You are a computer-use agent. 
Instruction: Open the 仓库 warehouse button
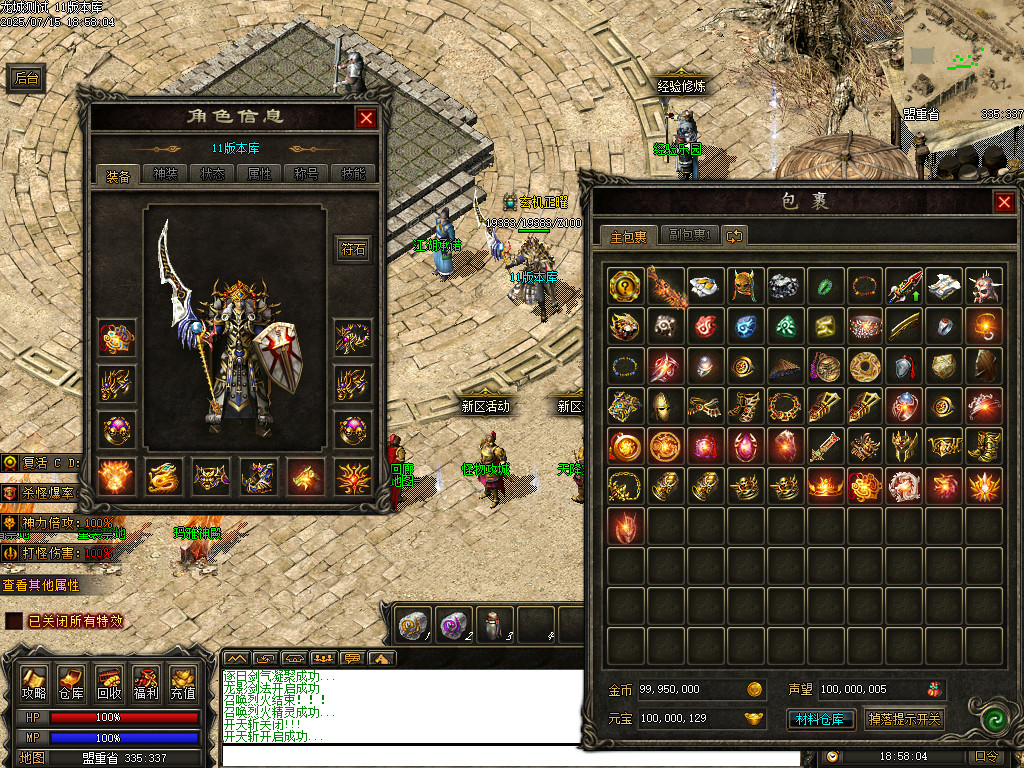pyautogui.click(x=71, y=683)
